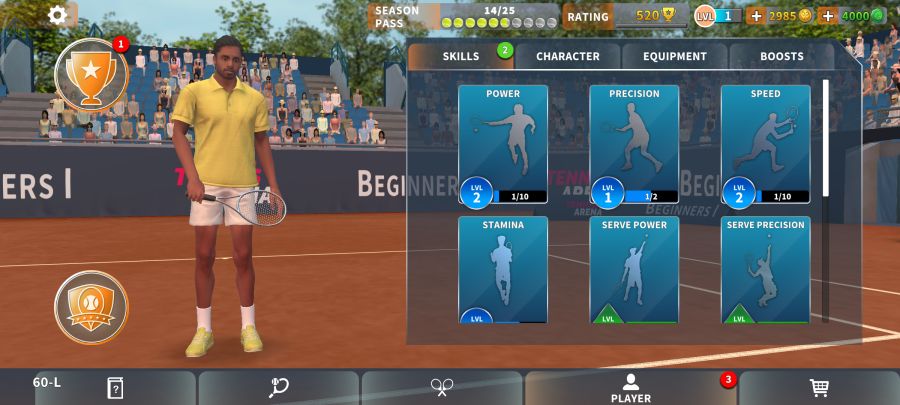Open the Player section in bottom bar

tap(631, 388)
